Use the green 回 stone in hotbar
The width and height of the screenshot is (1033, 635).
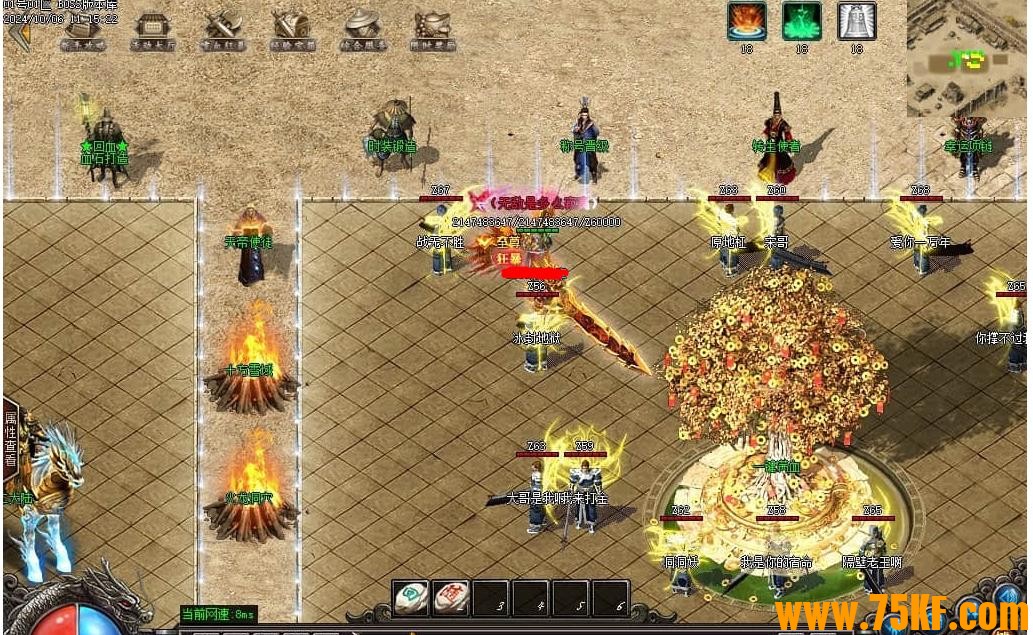click(x=411, y=597)
